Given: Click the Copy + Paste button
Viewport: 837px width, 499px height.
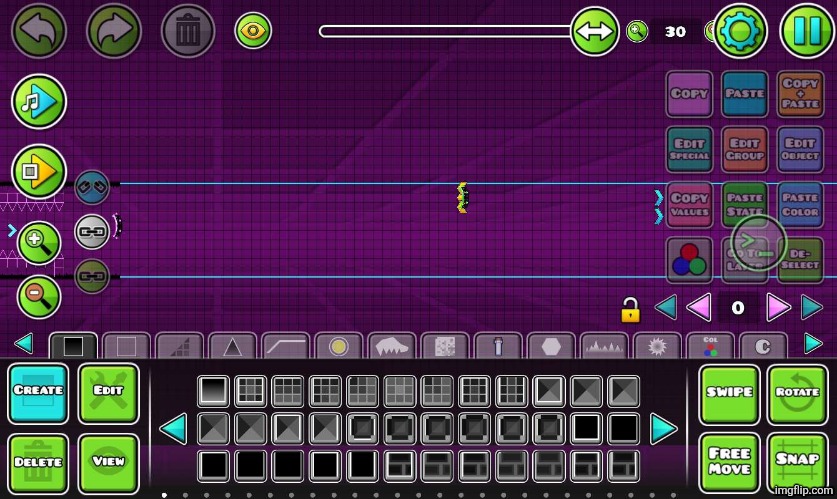Looking at the screenshot, I should pyautogui.click(x=800, y=94).
